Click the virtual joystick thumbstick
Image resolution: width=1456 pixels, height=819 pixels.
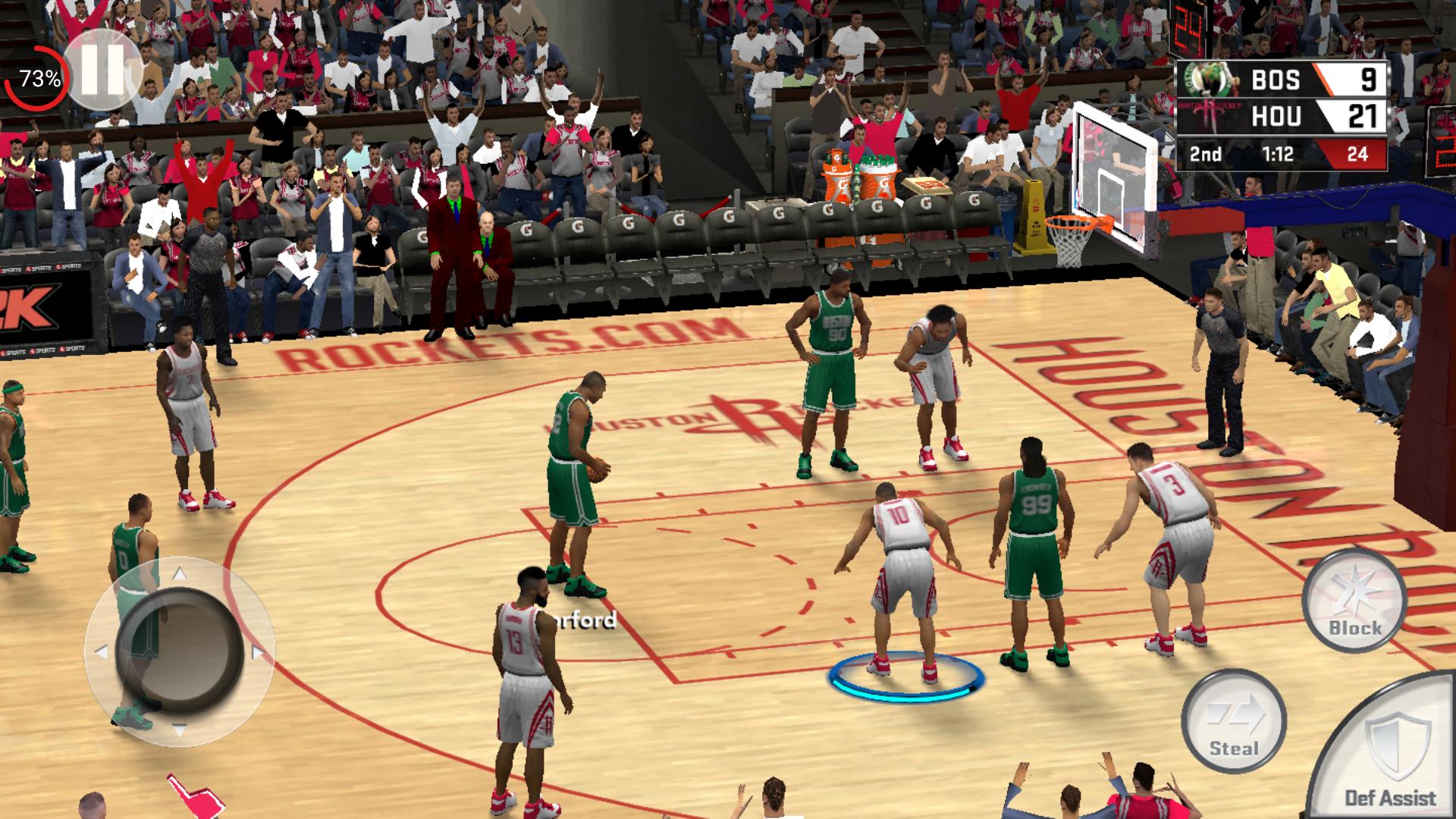(x=180, y=649)
